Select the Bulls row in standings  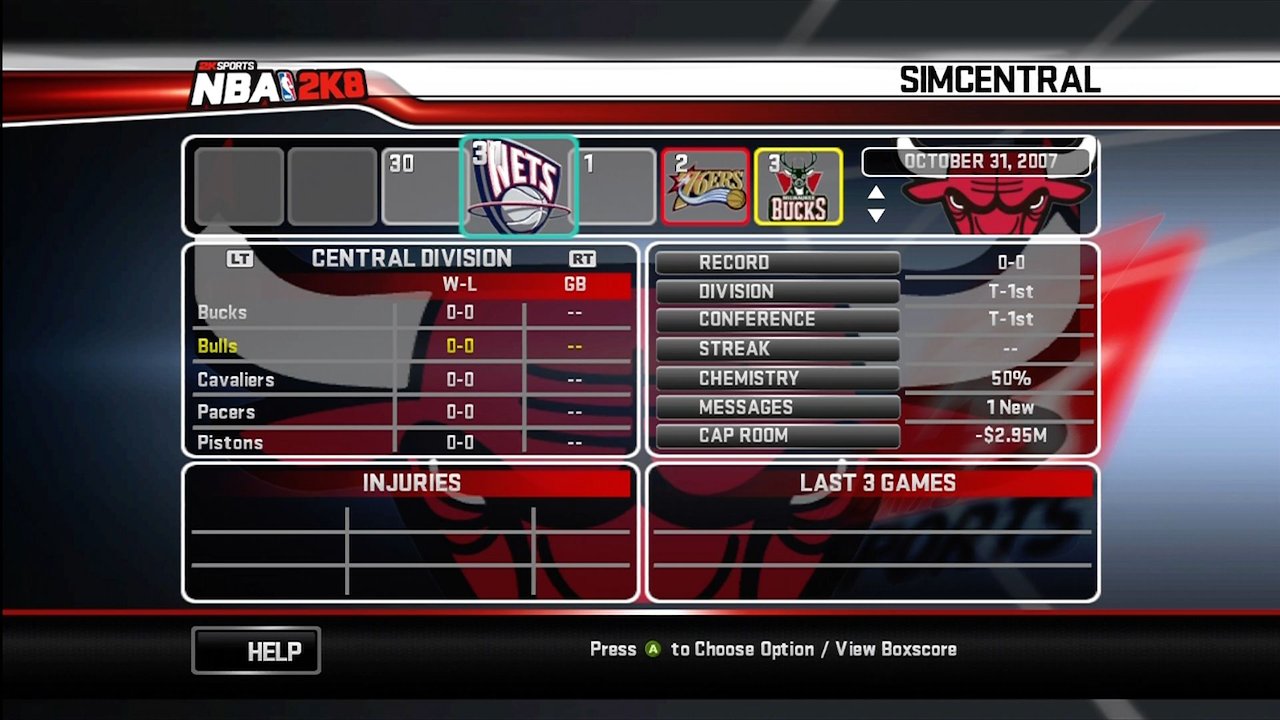click(x=412, y=346)
